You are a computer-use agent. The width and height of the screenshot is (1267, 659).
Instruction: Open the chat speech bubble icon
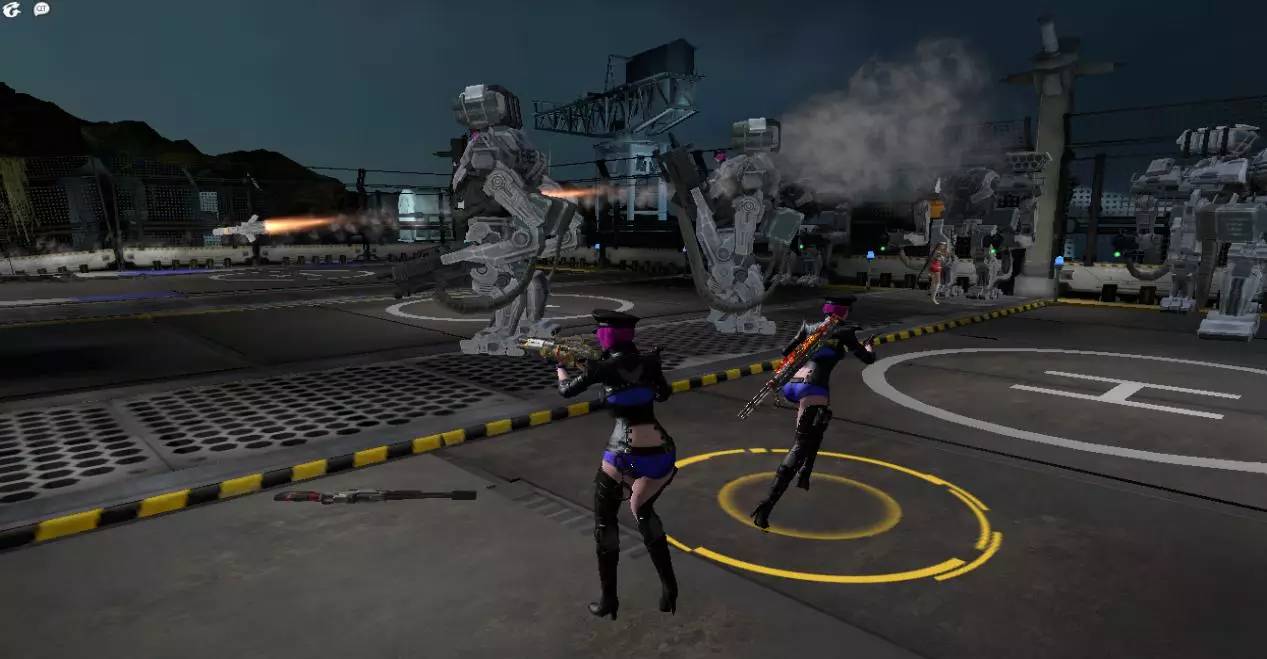[x=41, y=9]
